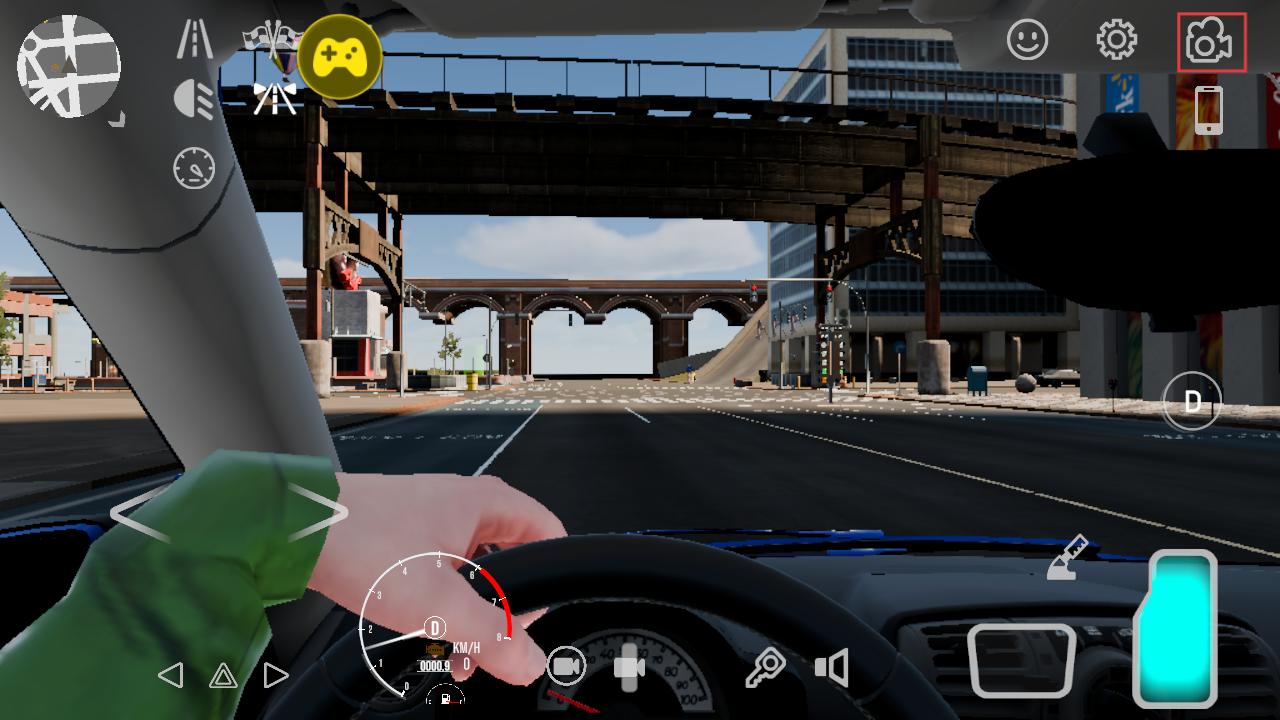Tap the speedometer gauge icon
Screen dimensions: 1280x720
194,167
